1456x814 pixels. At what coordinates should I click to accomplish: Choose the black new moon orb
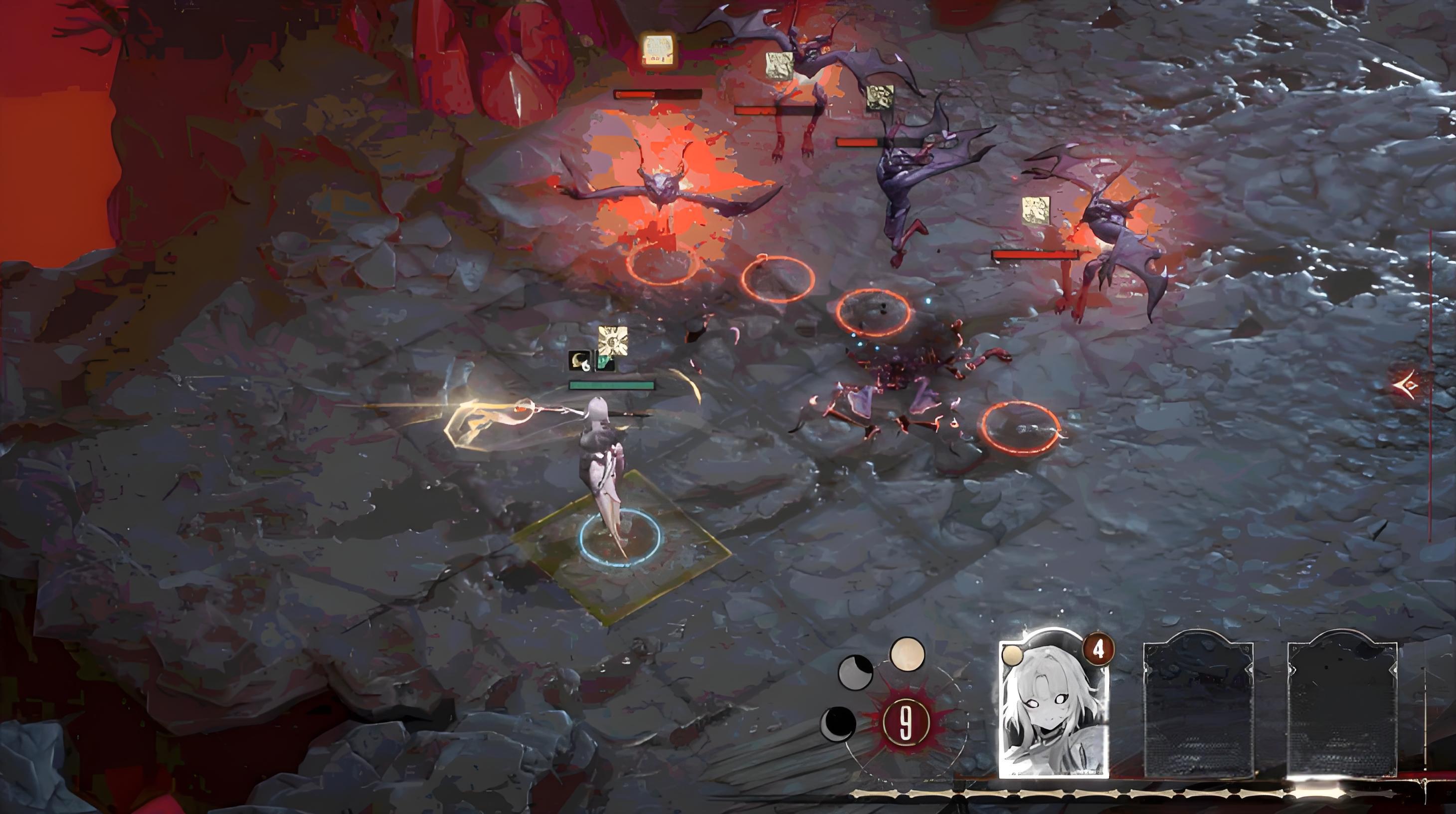838,724
